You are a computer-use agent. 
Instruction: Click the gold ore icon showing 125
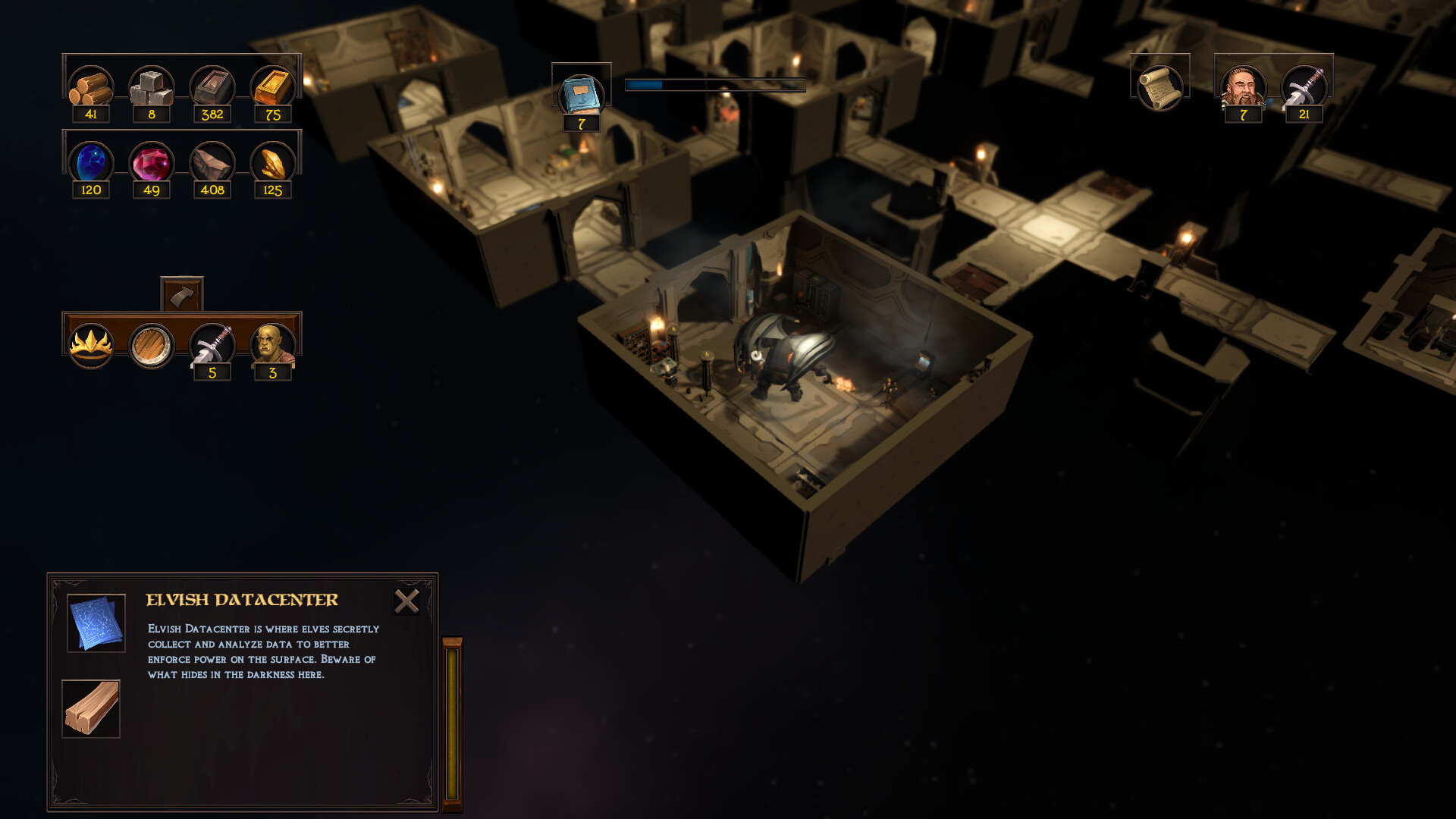point(274,162)
